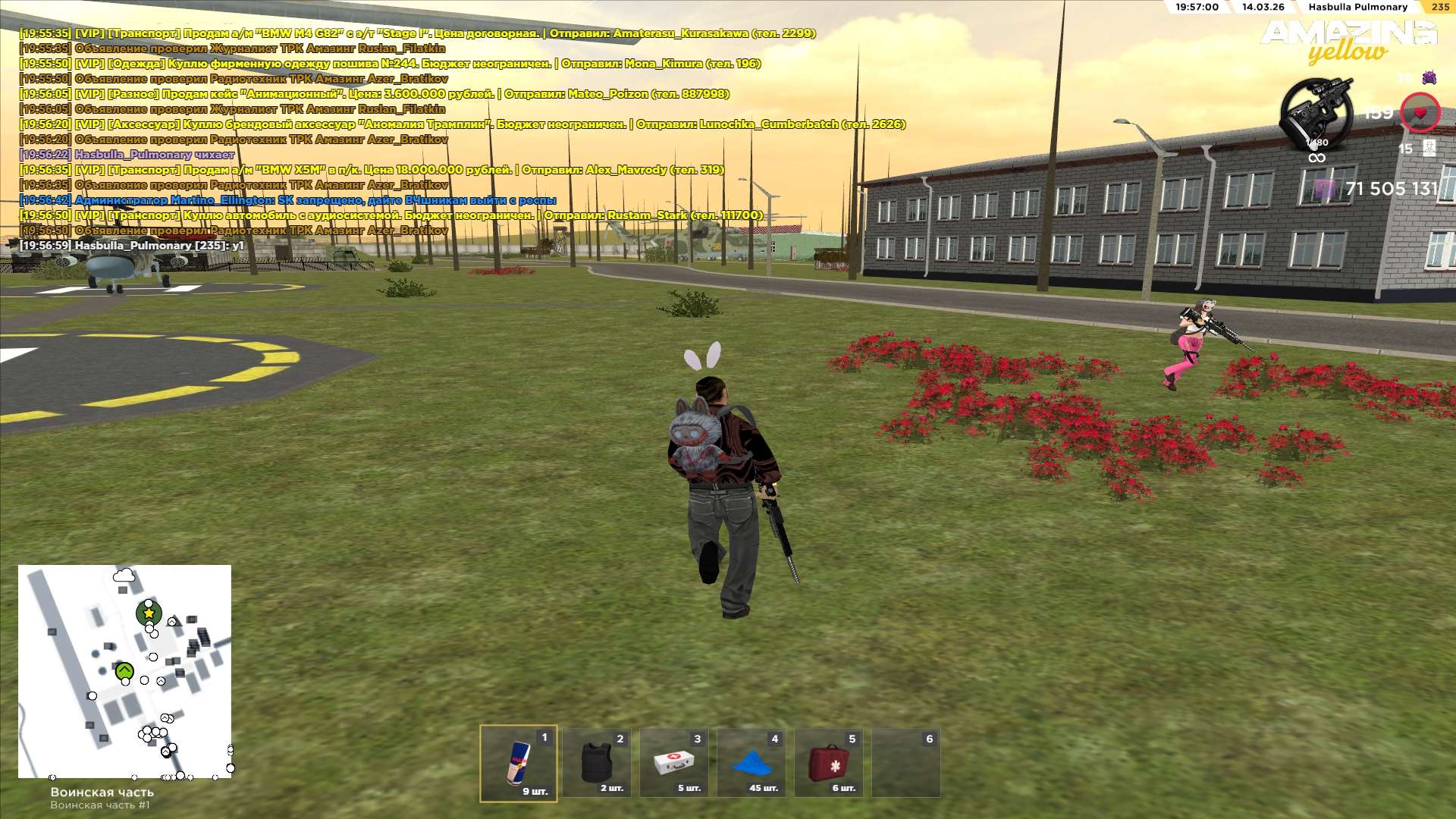Click the Hasbulla Pulmonary player name tag

(x=1357, y=7)
